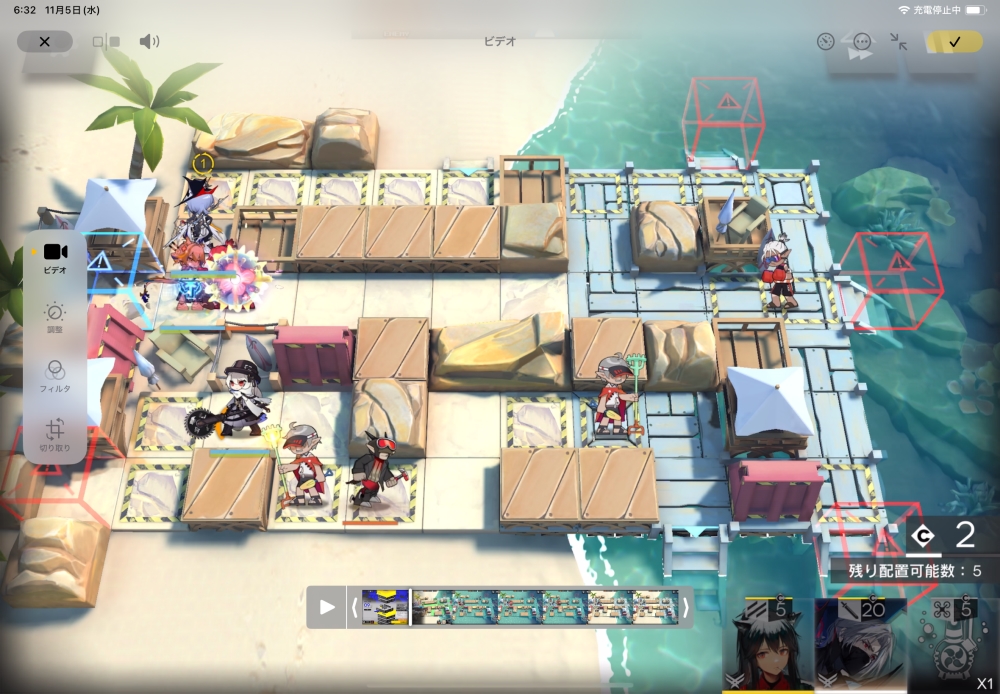
Task: Select the fan device card costing 5
Action: (x=952, y=645)
